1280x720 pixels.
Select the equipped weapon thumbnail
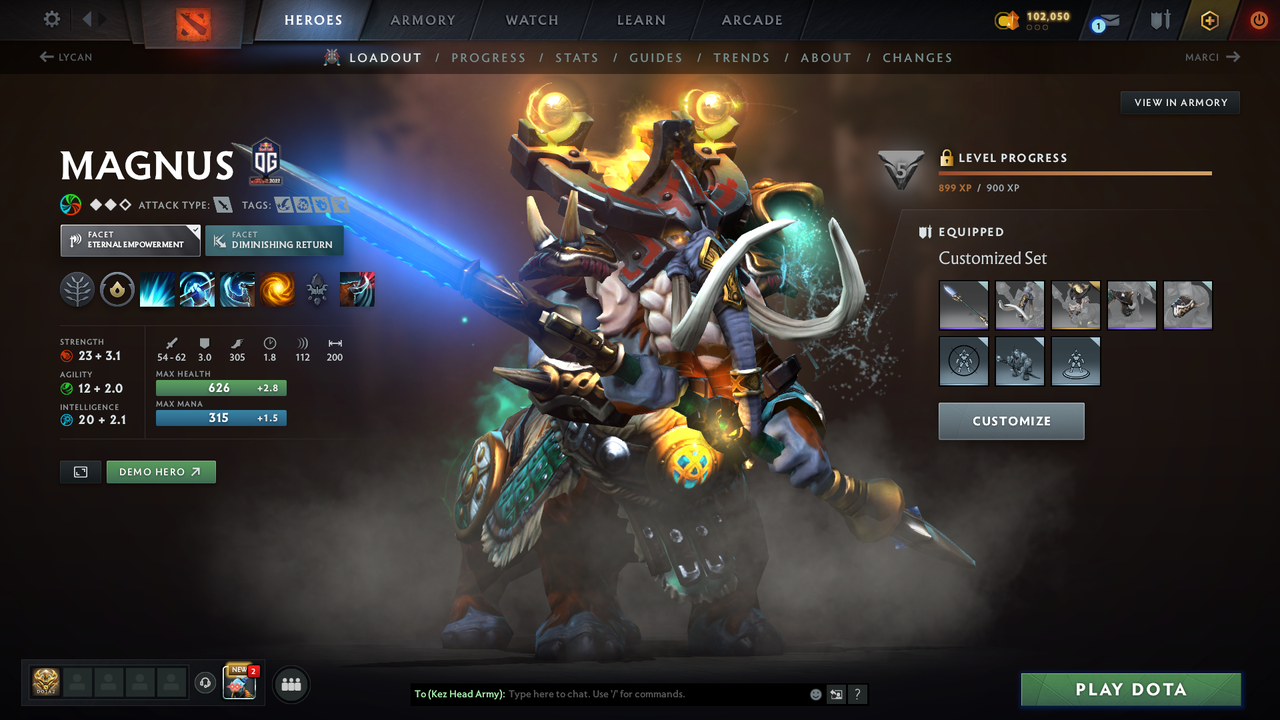click(x=963, y=304)
